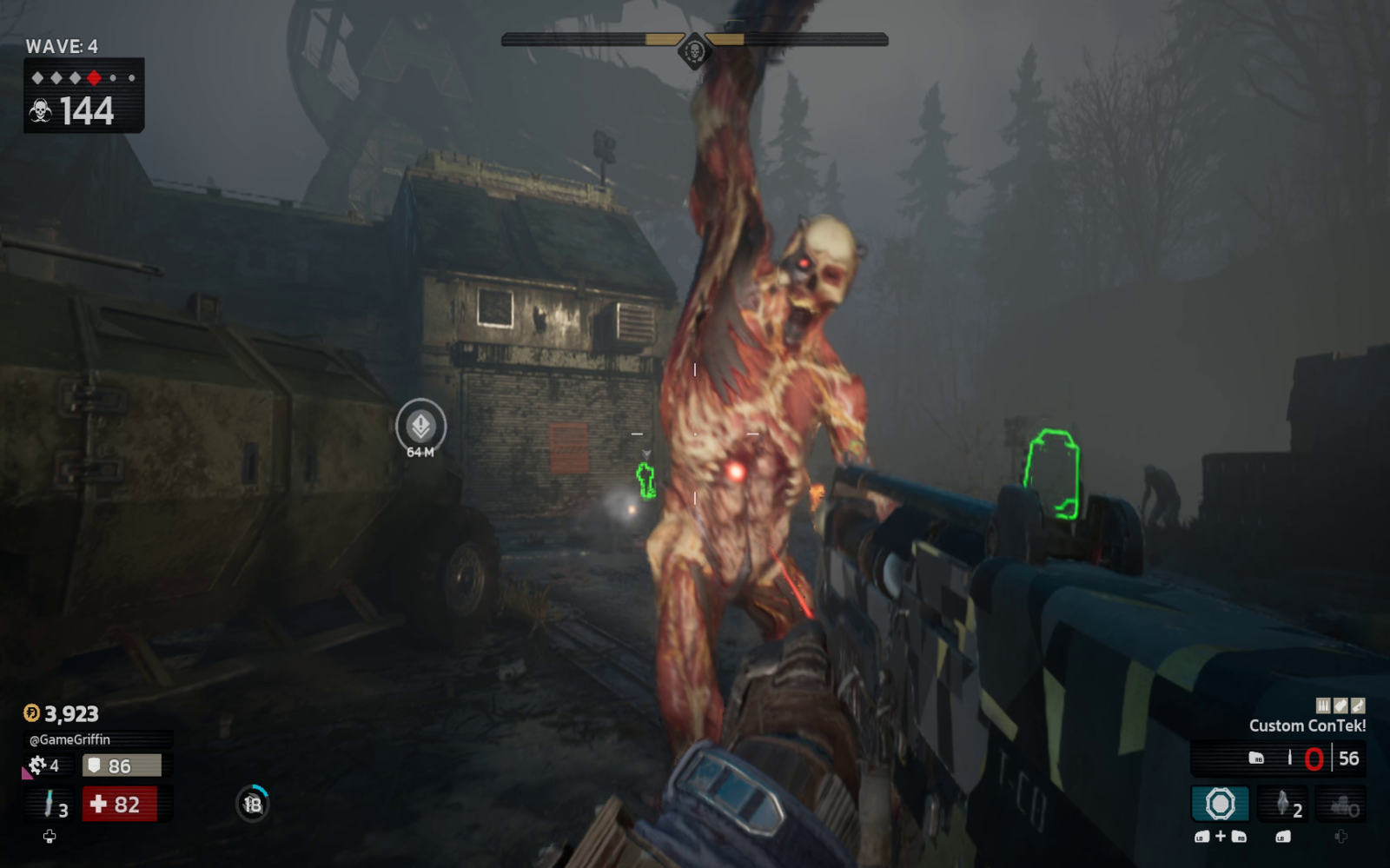
Task: Click the first weapon attachment icon
Action: coord(1323,706)
